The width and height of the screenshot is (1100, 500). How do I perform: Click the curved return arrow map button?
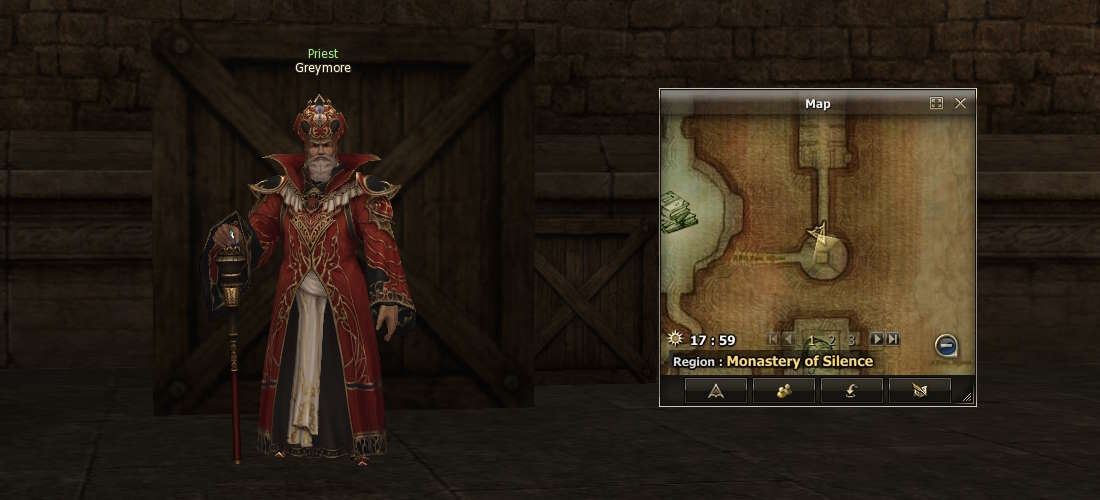pyautogui.click(x=852, y=391)
